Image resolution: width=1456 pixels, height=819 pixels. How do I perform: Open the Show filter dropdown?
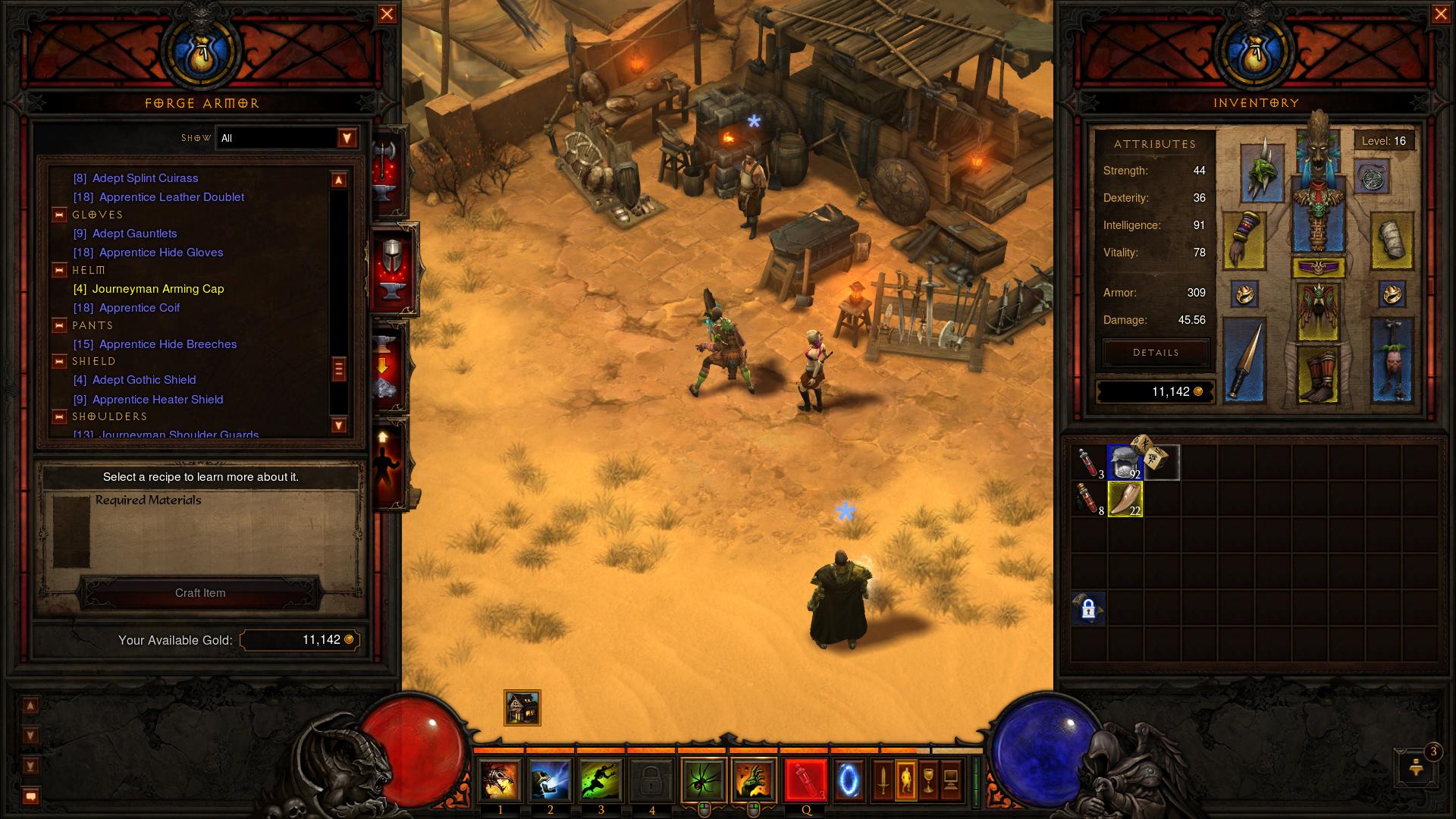[x=347, y=138]
